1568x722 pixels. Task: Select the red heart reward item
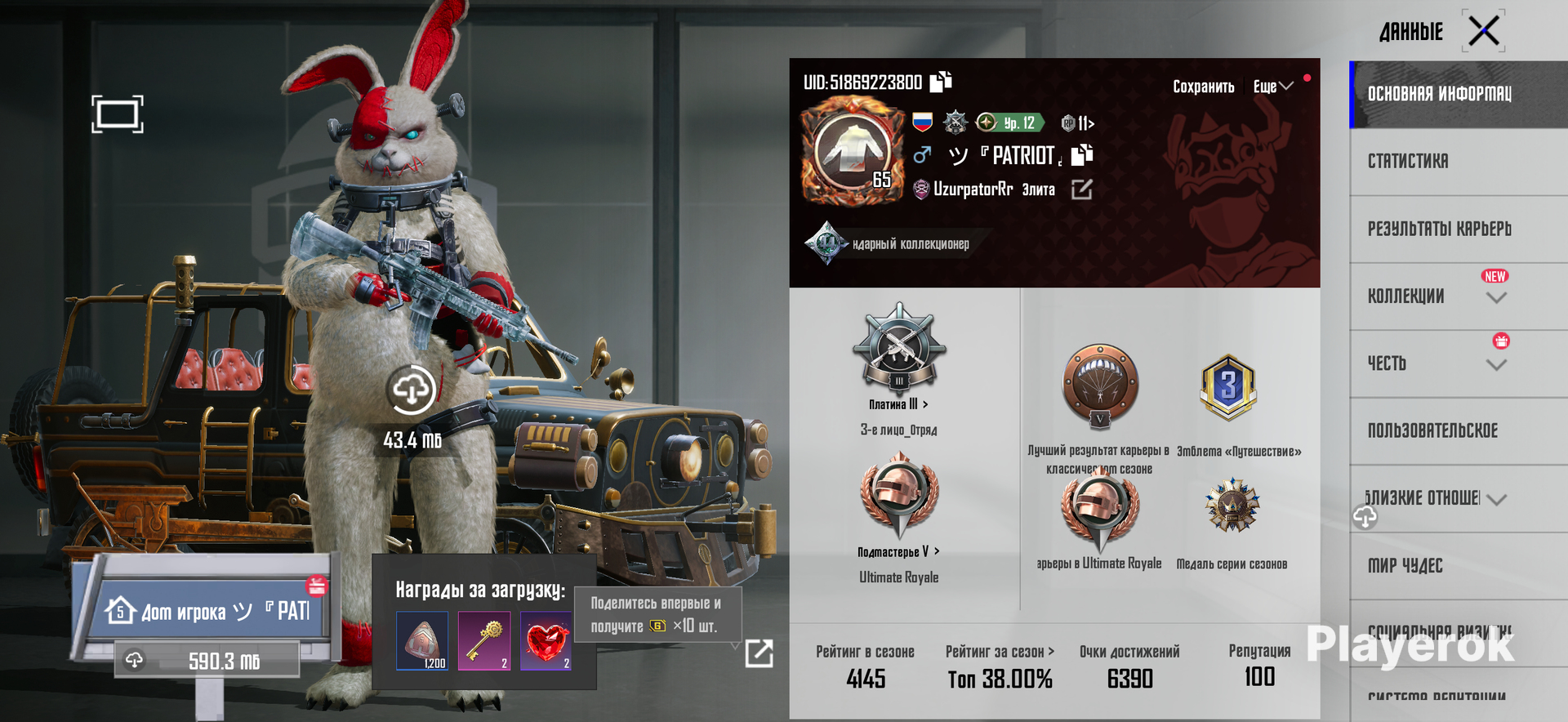coord(546,641)
